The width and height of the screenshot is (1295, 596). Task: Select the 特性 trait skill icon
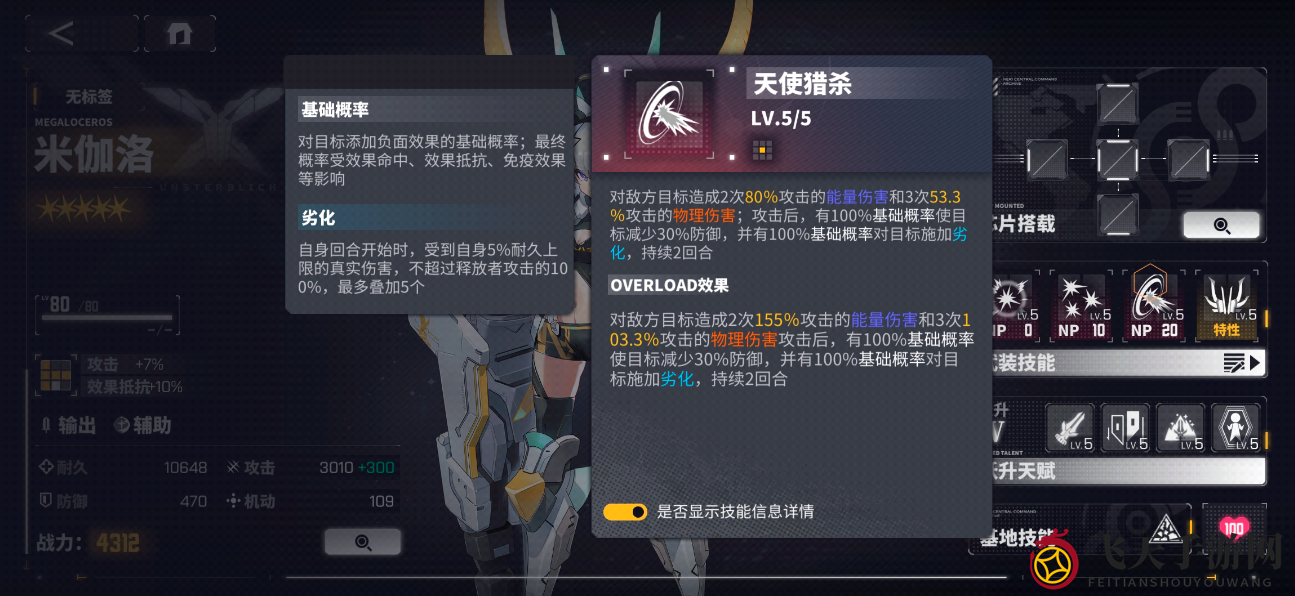click(1226, 305)
